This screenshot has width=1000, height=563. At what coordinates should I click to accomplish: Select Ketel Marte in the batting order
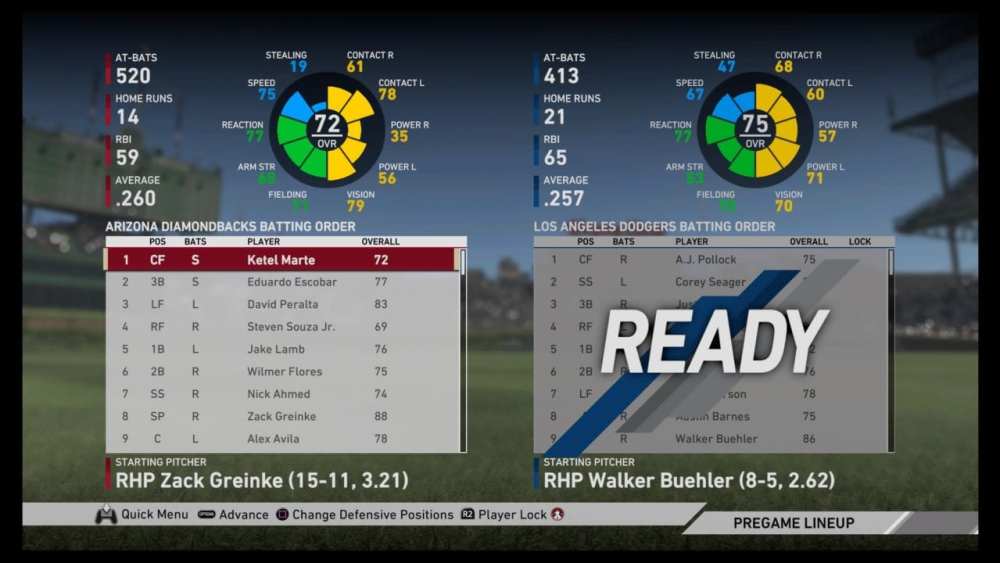281,260
